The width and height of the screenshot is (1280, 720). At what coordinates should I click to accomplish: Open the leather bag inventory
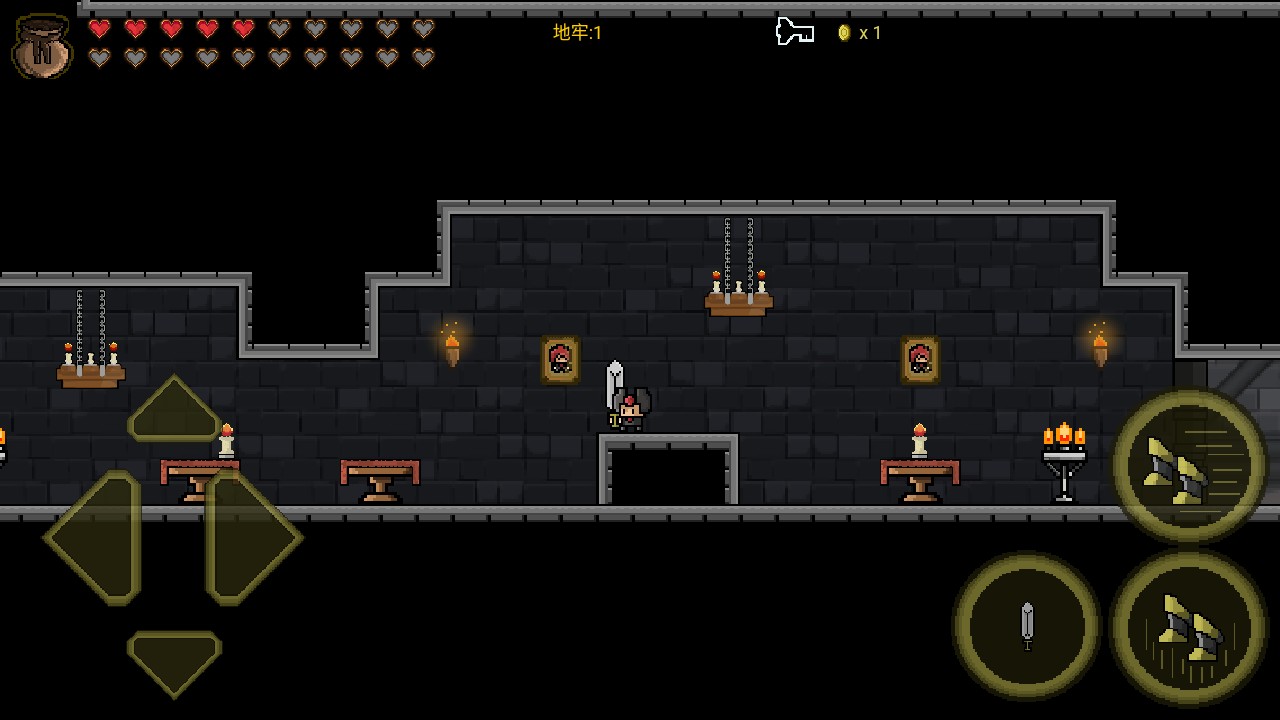tap(42, 46)
